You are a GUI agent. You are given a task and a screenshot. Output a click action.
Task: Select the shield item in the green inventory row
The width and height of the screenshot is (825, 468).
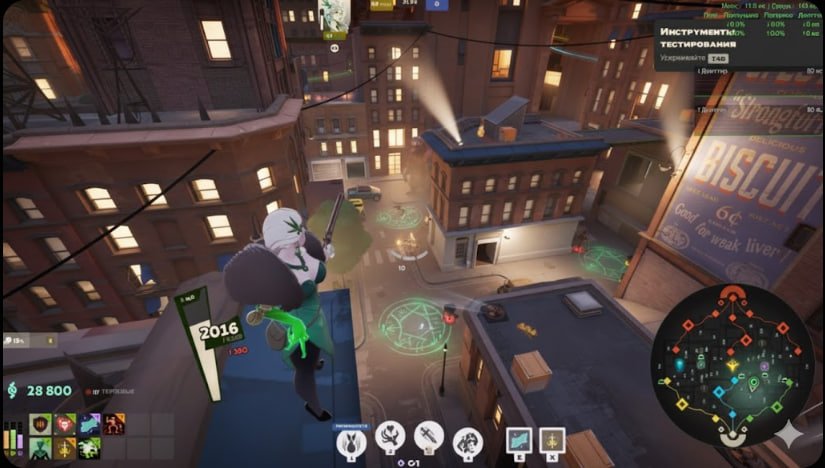[40, 425]
